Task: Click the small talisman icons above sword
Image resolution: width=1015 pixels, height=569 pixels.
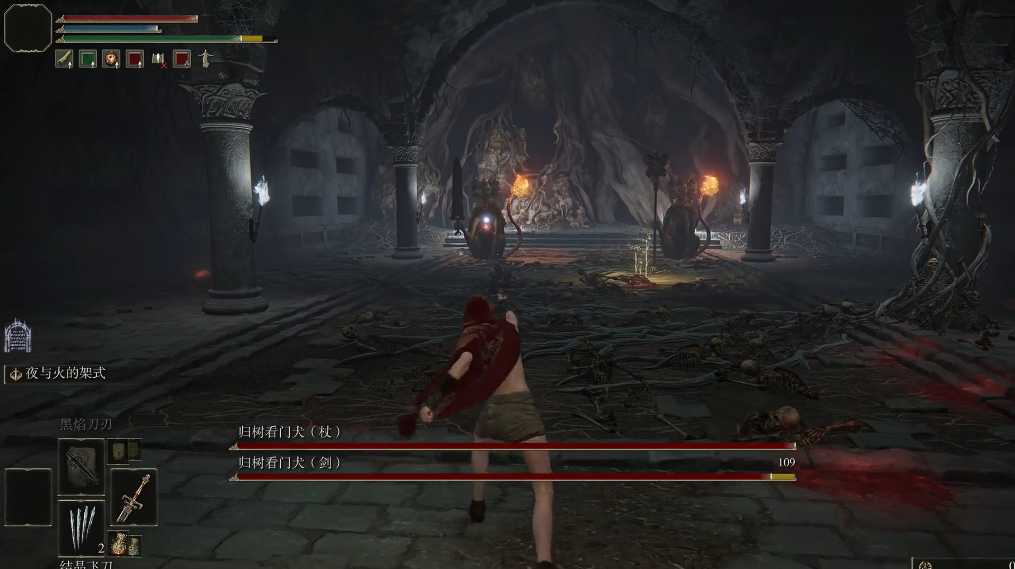Action: point(125,450)
